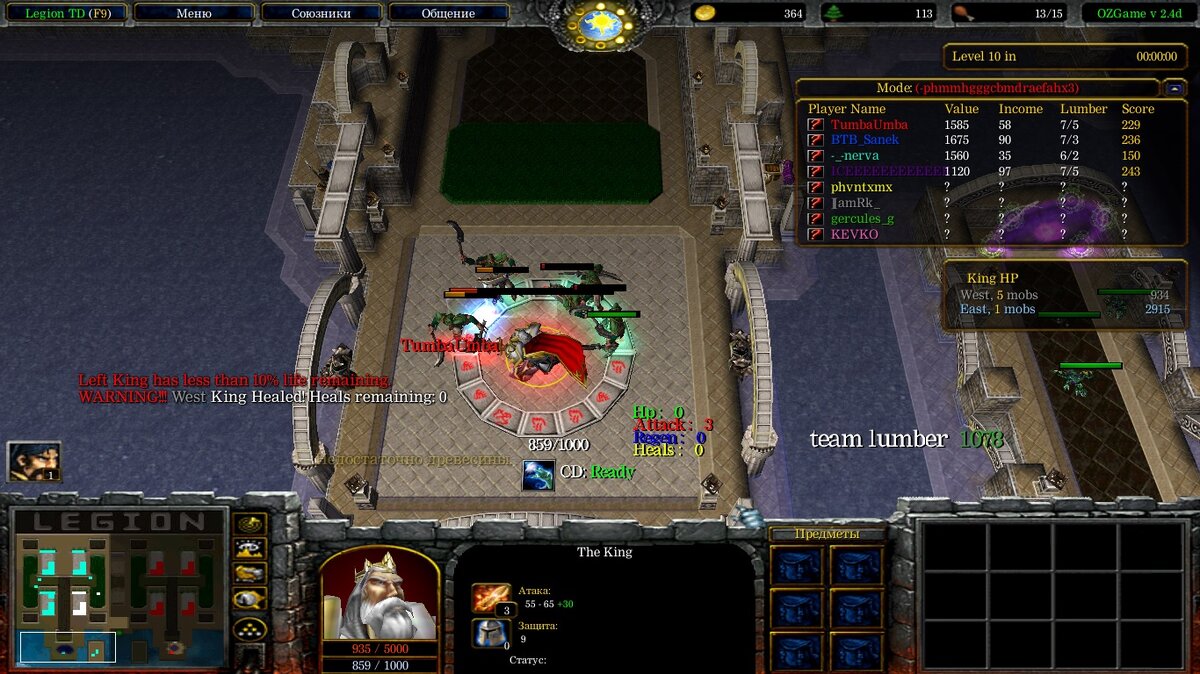1200x674 pixels.
Task: Select KEVKO row in the scoreboard
Action: click(x=854, y=234)
